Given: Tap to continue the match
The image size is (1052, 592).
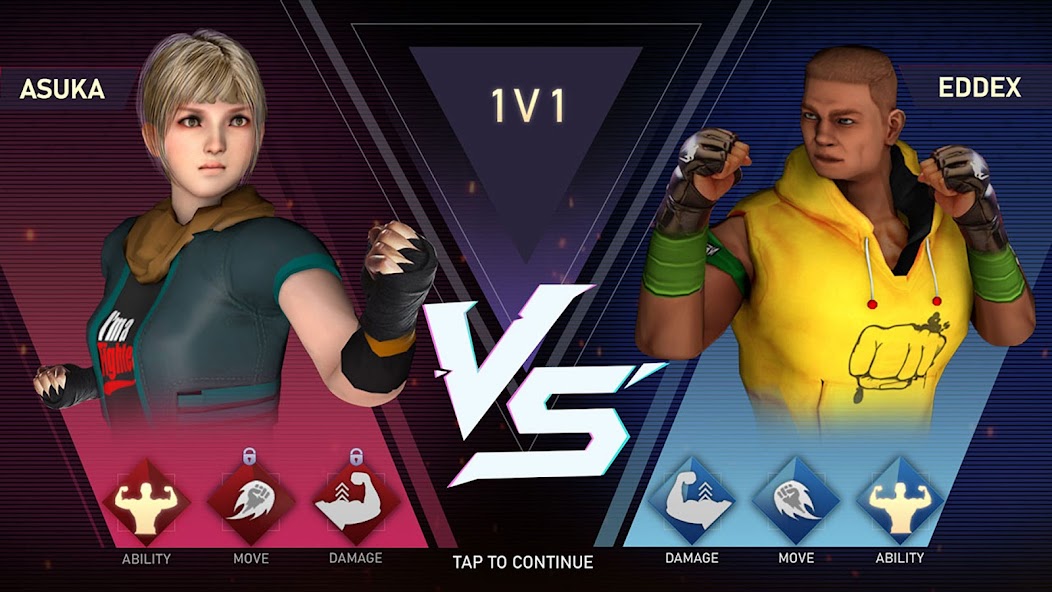Looking at the screenshot, I should [522, 562].
